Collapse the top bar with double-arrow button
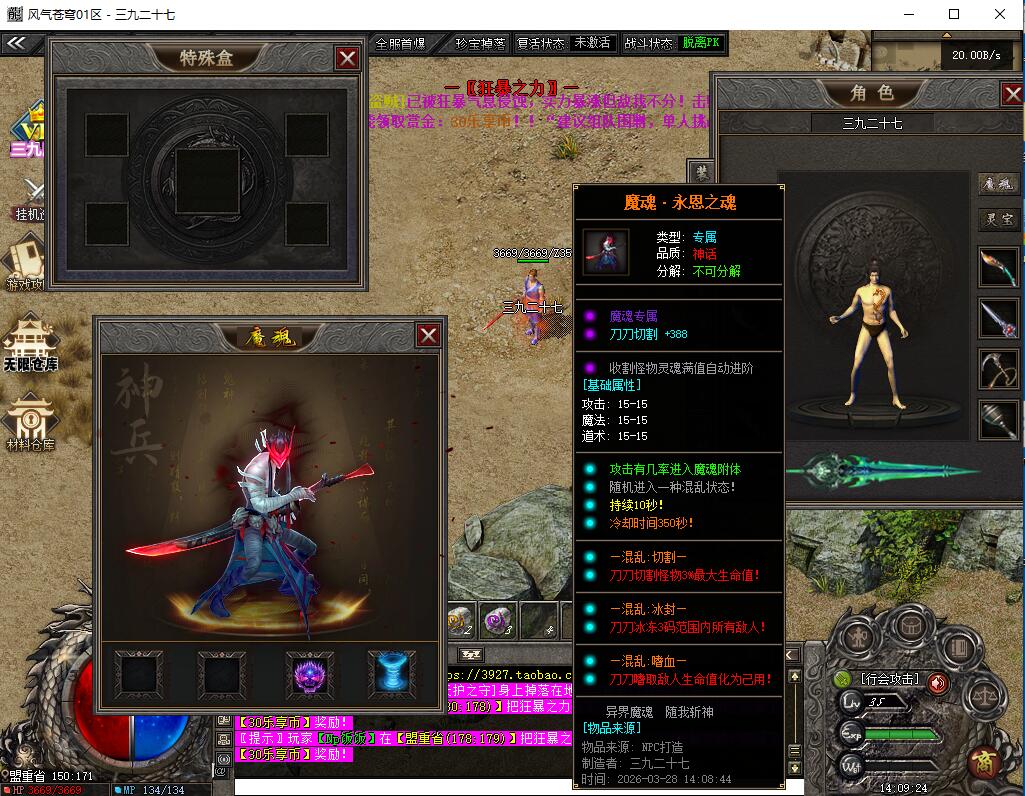This screenshot has width=1025, height=796. click(15, 44)
